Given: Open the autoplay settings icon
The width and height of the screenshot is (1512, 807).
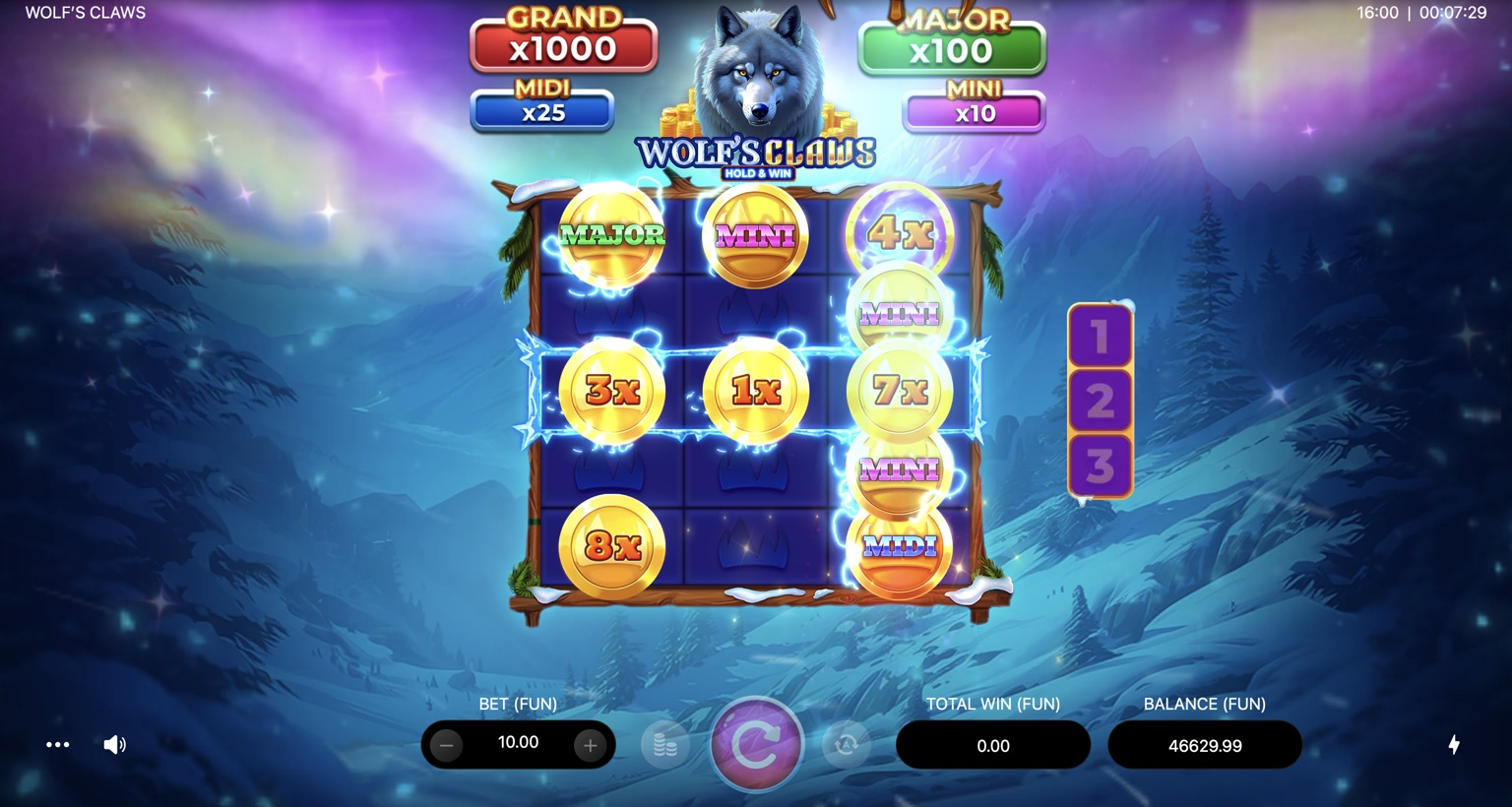Looking at the screenshot, I should [845, 747].
